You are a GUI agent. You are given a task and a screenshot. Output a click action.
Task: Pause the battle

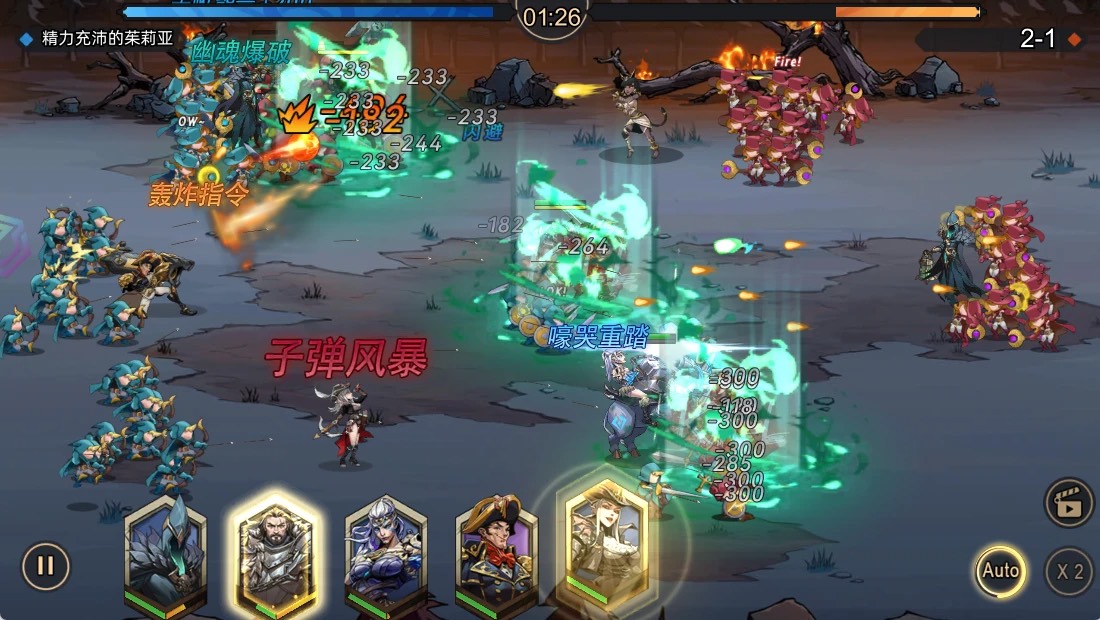click(45, 566)
